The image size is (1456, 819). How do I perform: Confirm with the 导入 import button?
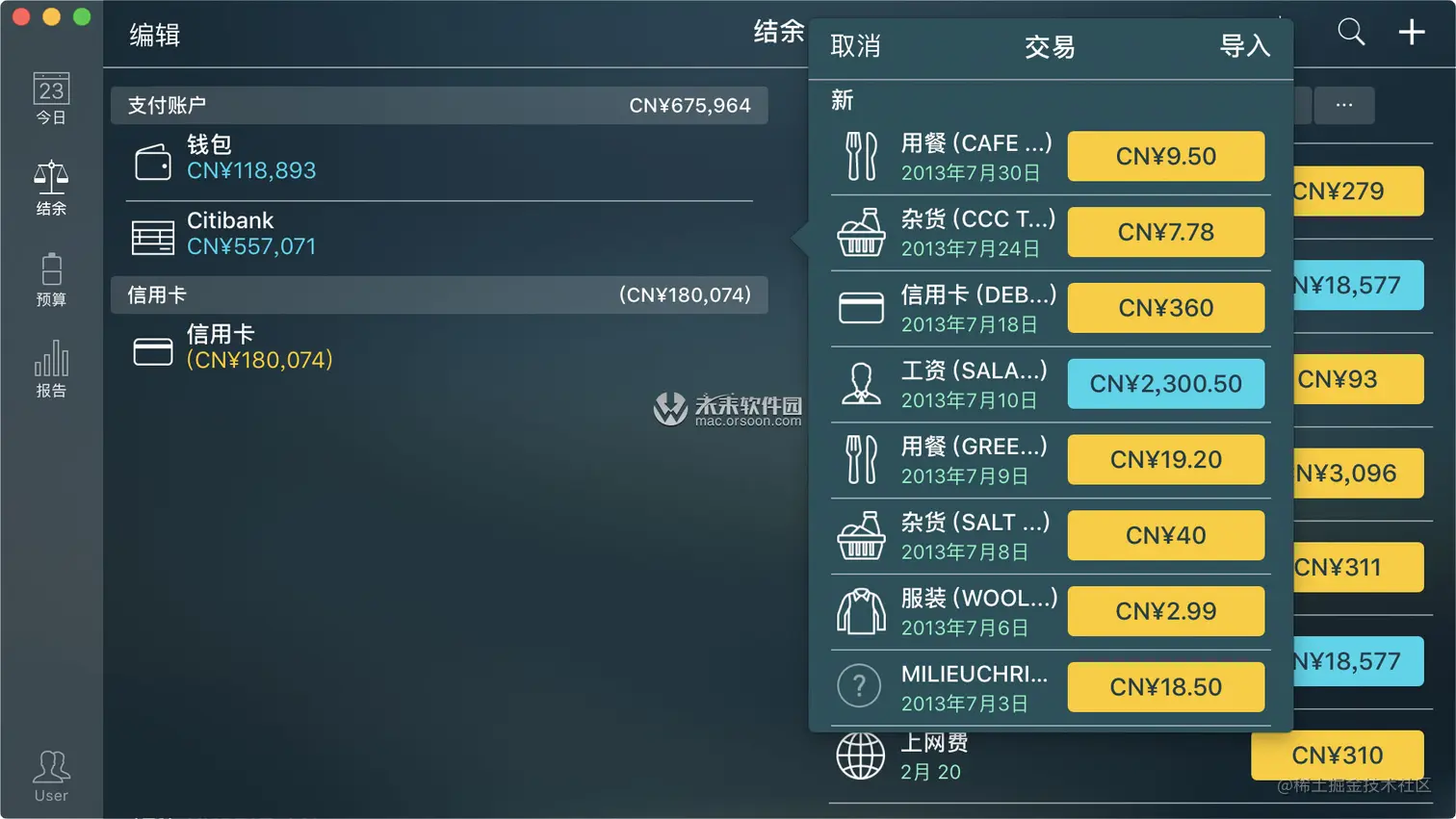(x=1244, y=46)
